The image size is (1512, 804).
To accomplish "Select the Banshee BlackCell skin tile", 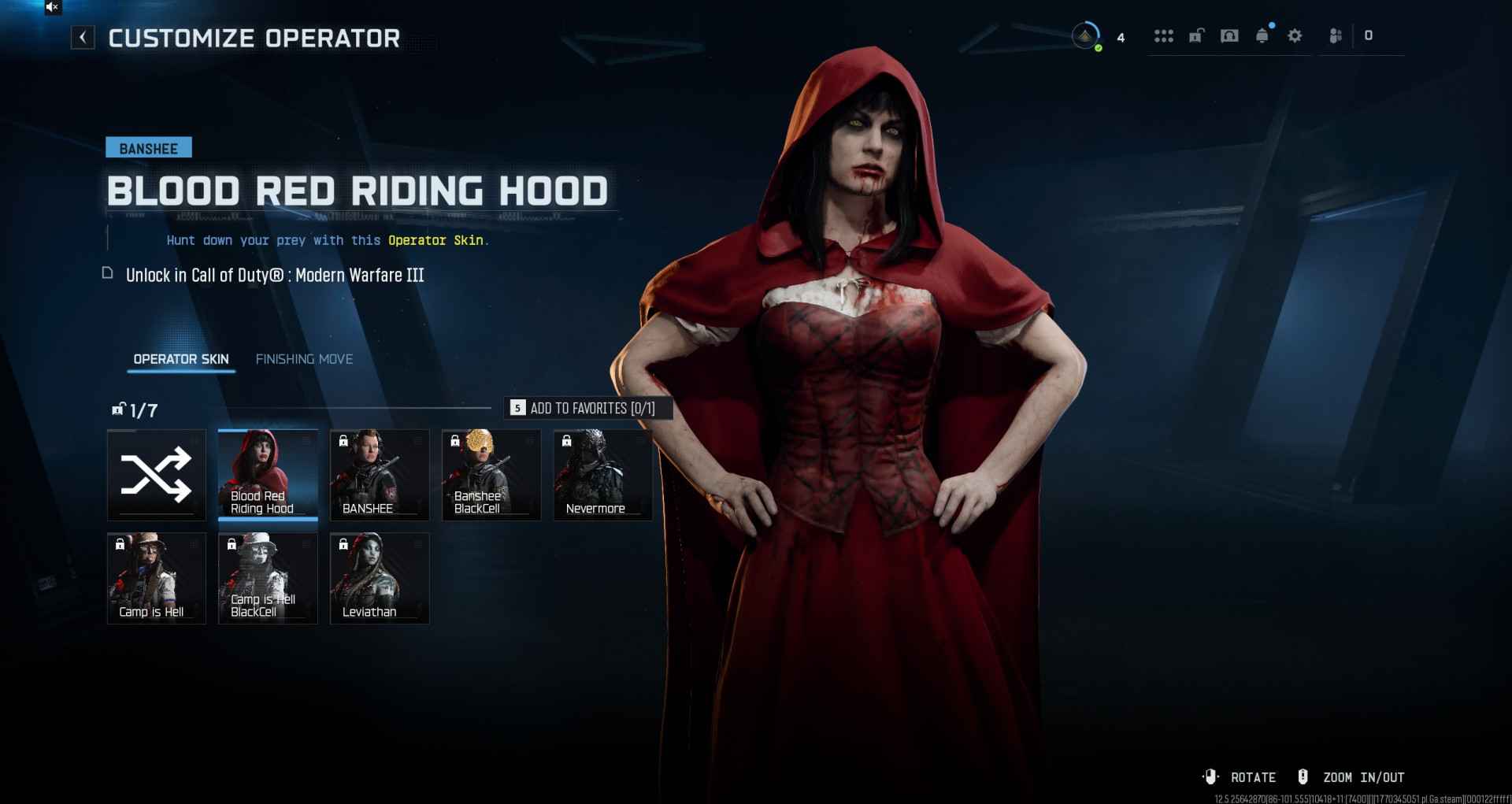I will coord(491,475).
